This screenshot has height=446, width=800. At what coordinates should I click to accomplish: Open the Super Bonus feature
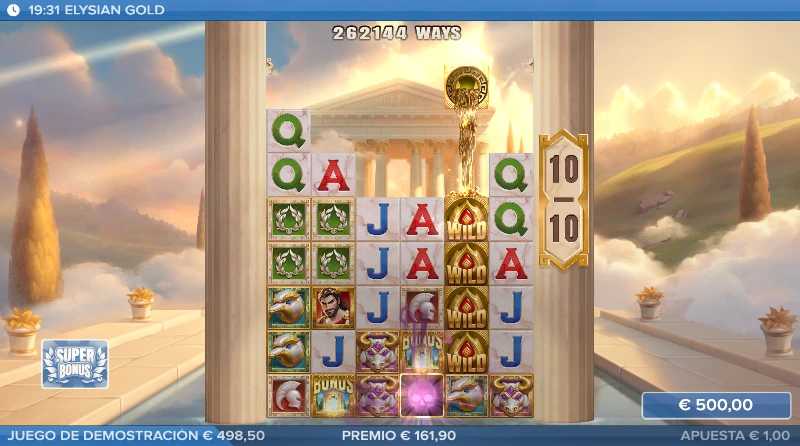tap(74, 364)
